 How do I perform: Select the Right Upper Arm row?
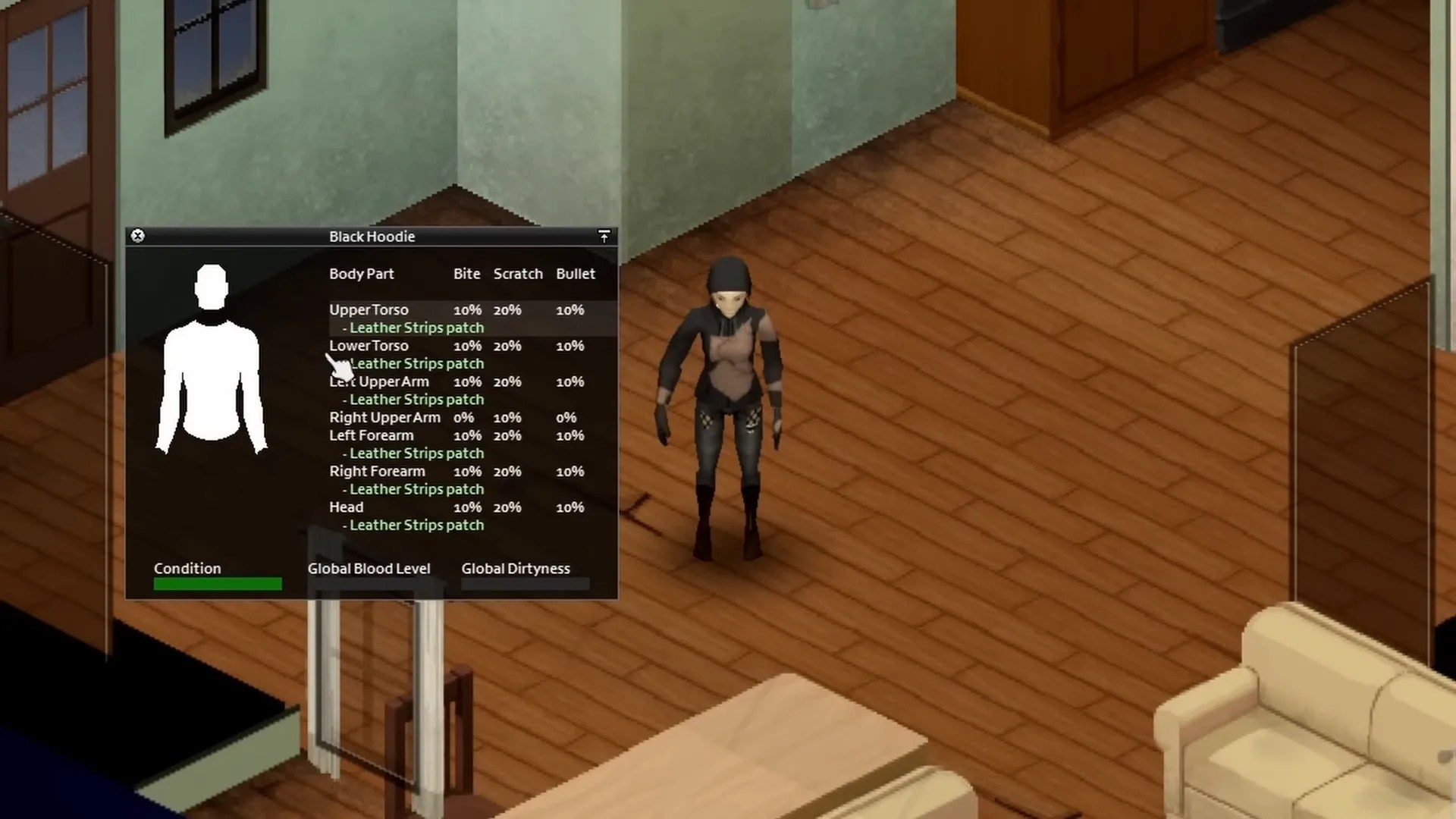coord(384,418)
